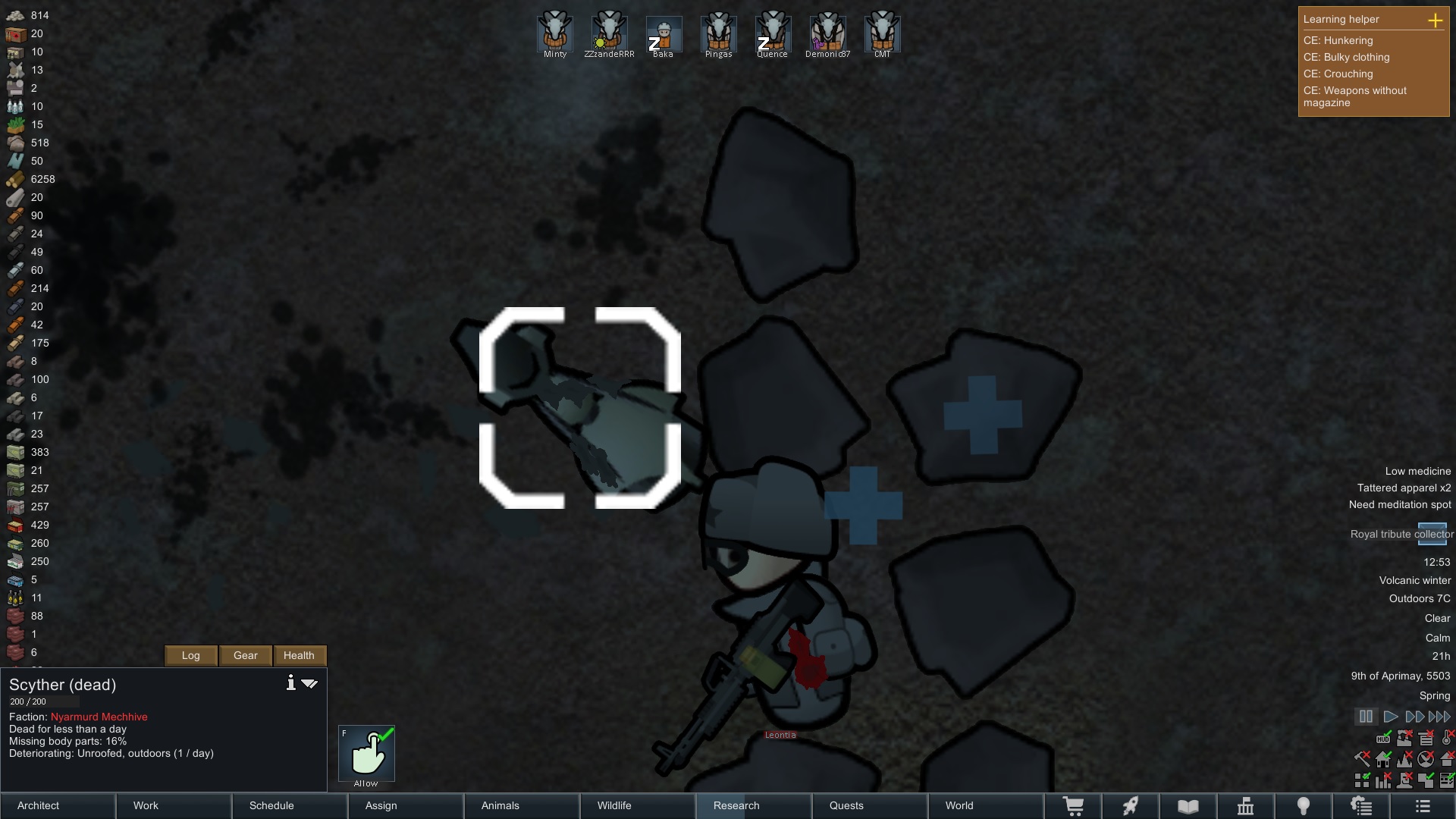Open the shopping cart trade icon
This screenshot has height=819, width=1456.
1075,806
